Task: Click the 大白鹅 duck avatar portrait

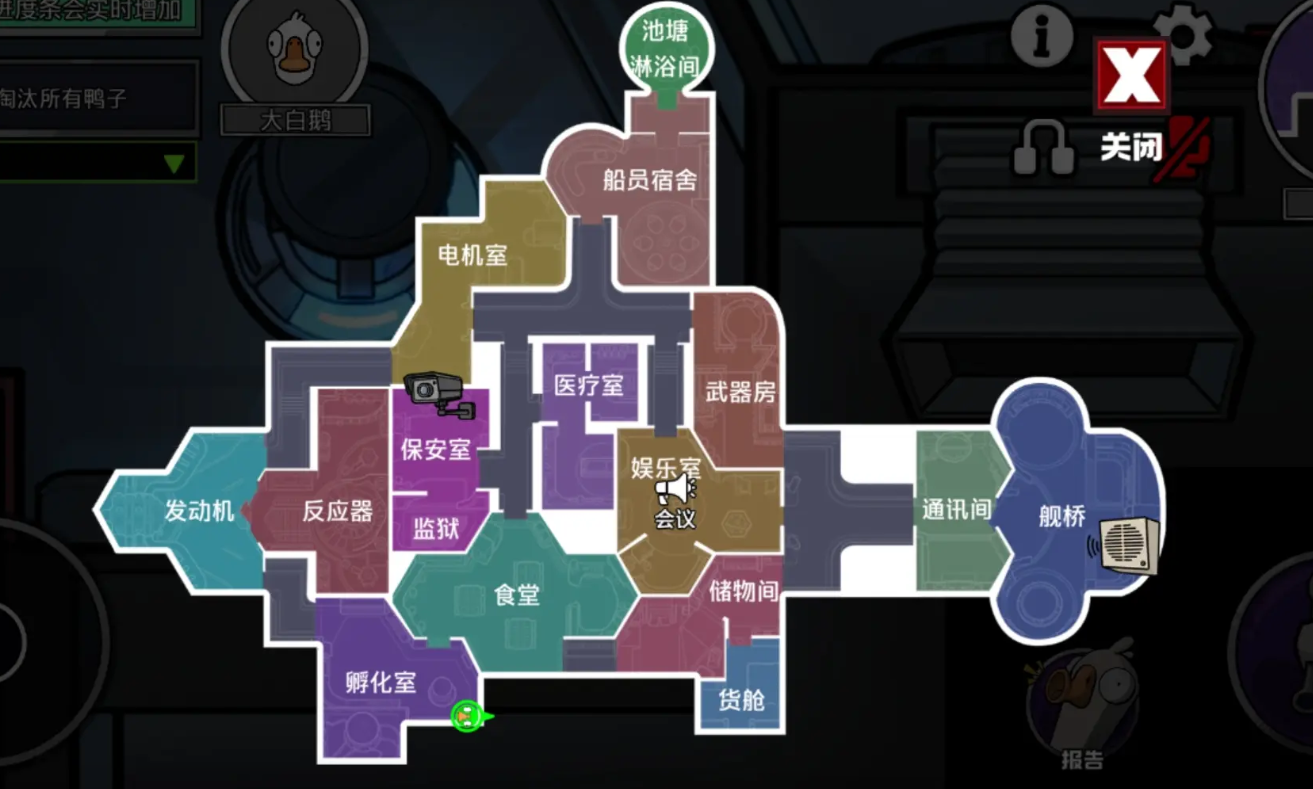Action: coord(295,50)
